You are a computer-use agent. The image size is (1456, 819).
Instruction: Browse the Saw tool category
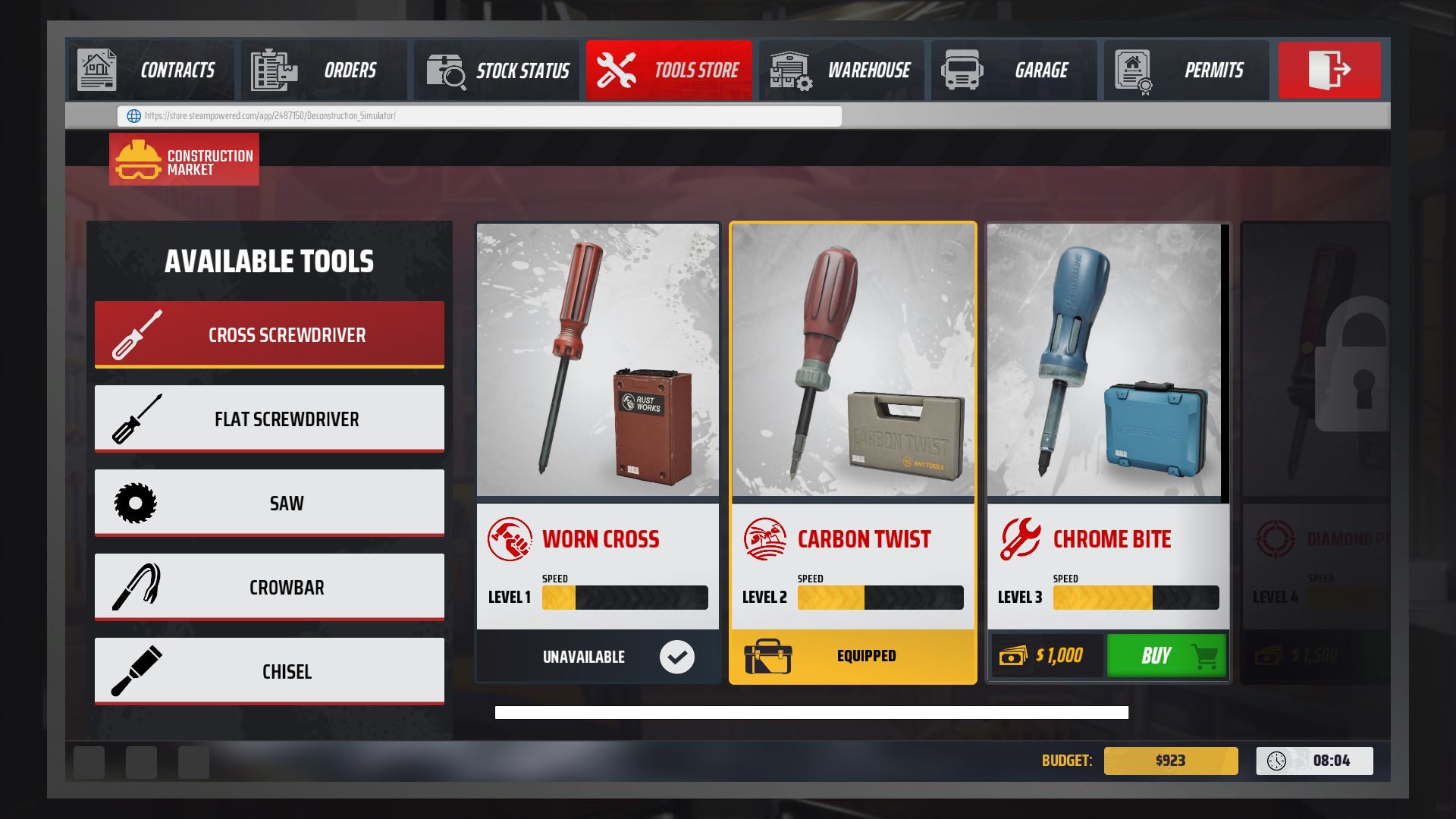tap(269, 503)
